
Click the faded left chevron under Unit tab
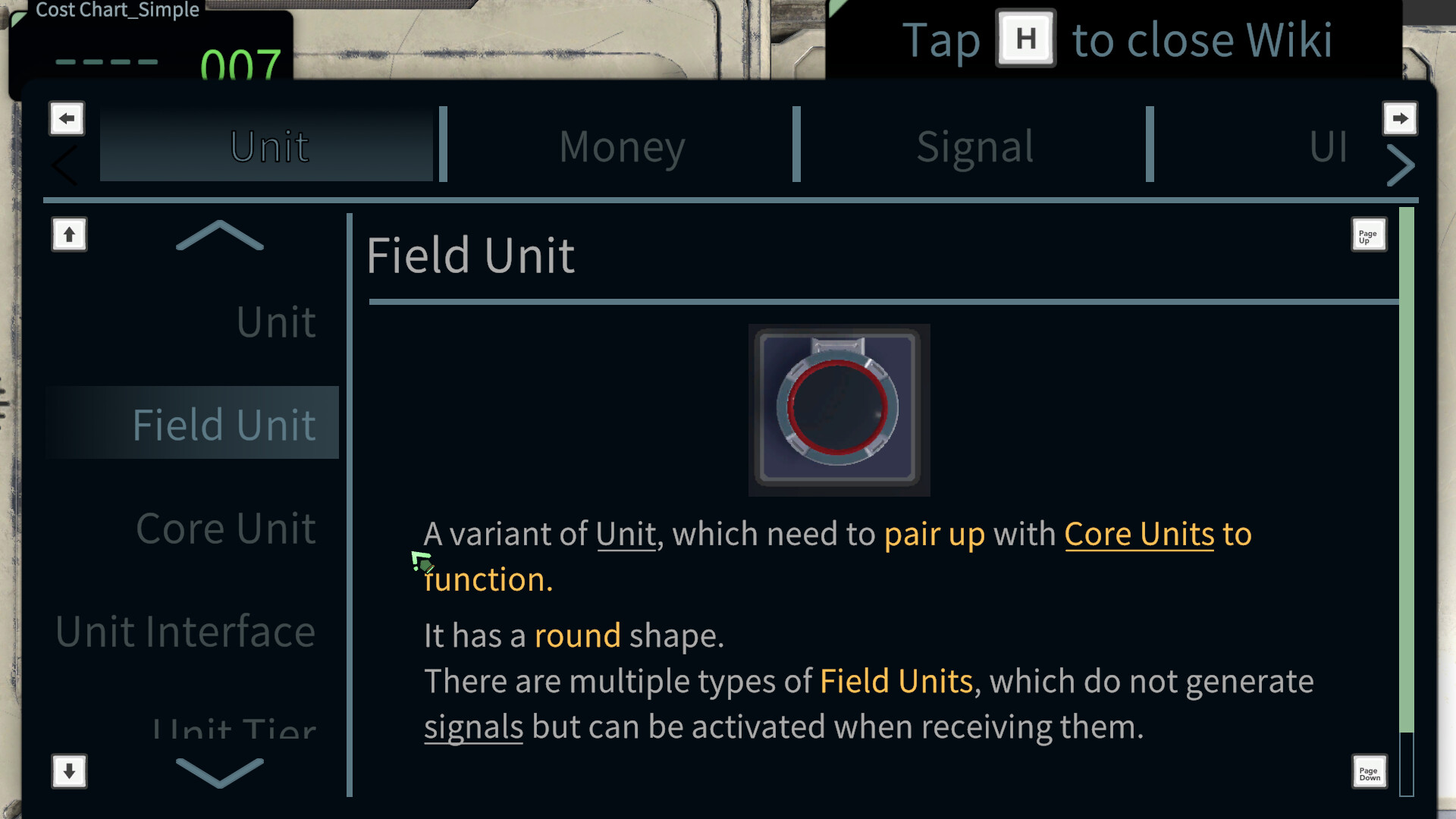click(64, 165)
